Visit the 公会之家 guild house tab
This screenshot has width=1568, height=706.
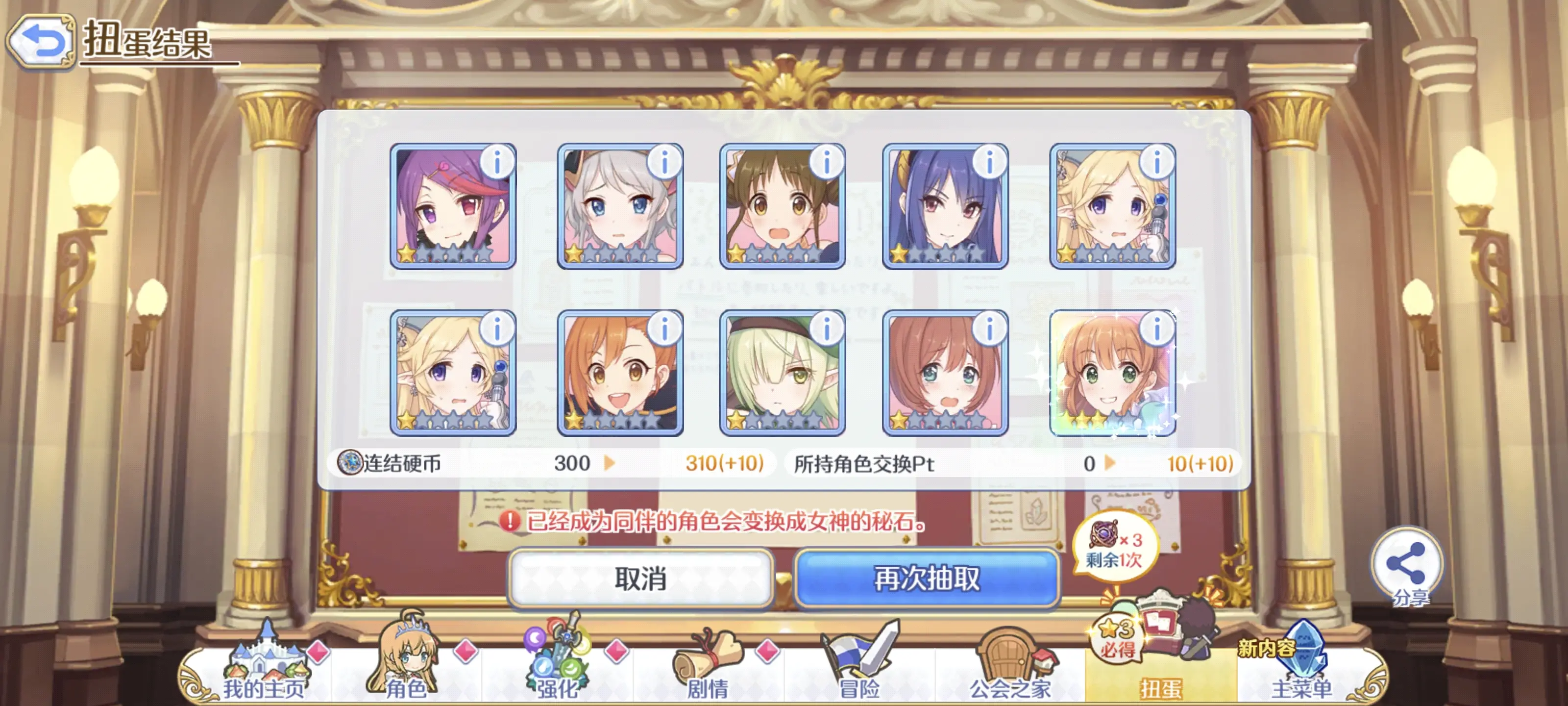tap(1010, 670)
